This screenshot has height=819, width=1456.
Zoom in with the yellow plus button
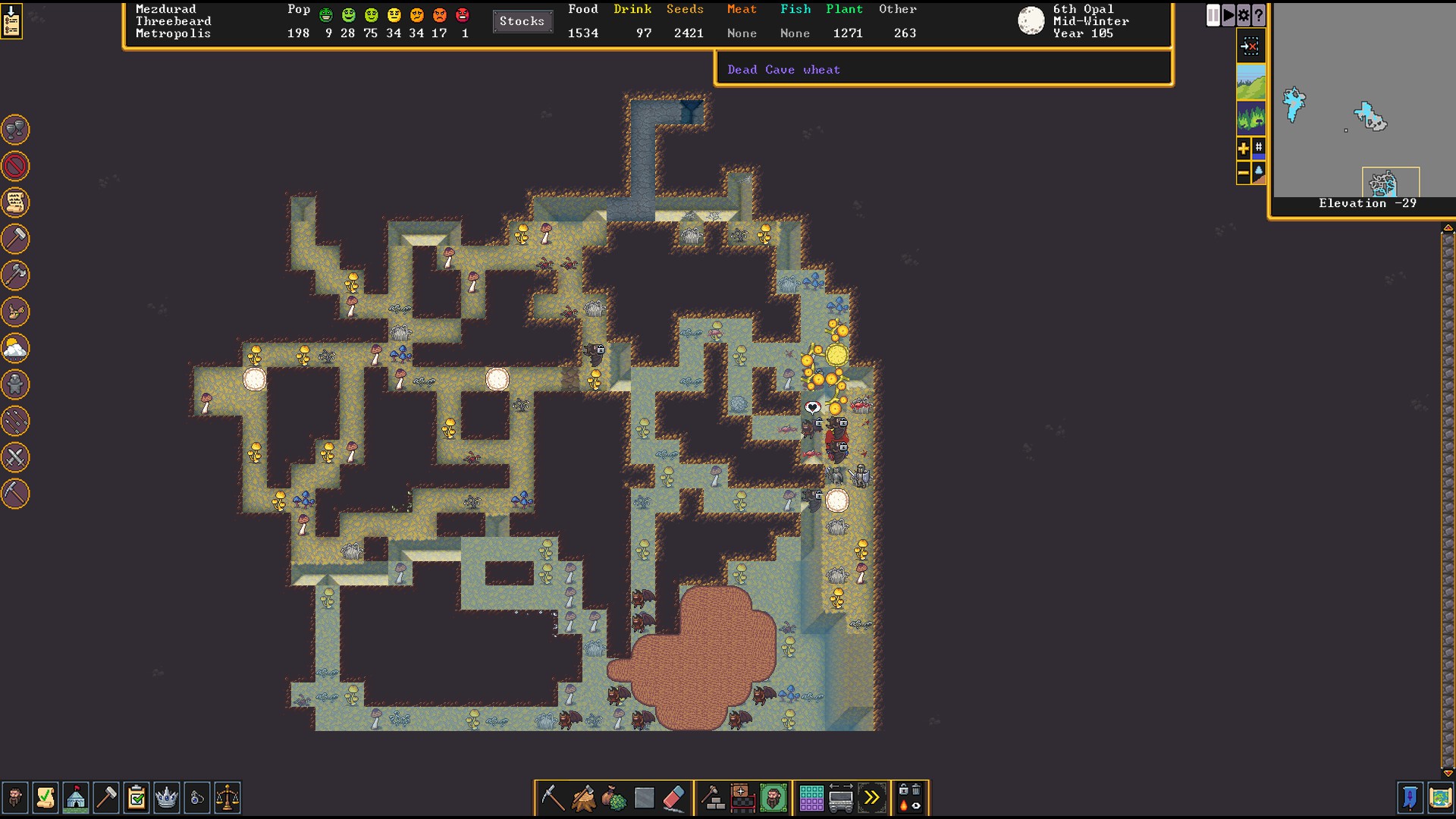[x=1243, y=149]
